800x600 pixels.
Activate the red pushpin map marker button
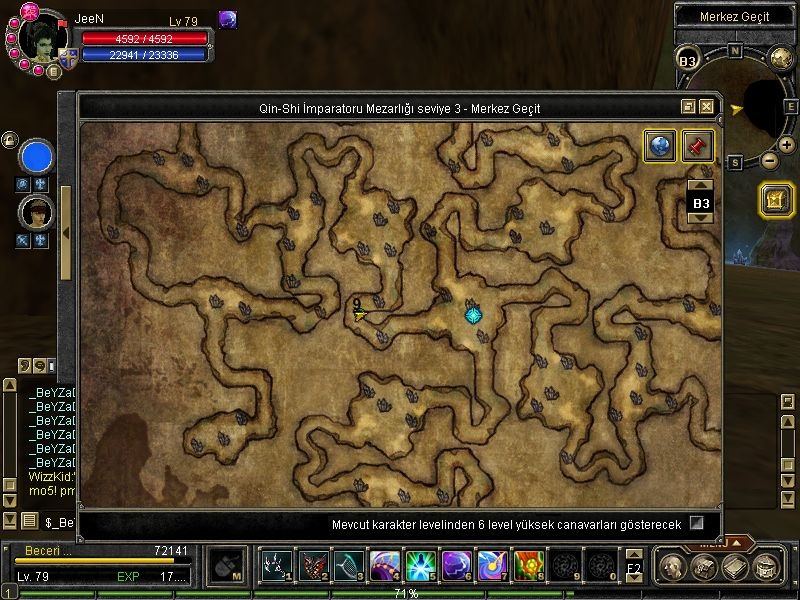[697, 146]
